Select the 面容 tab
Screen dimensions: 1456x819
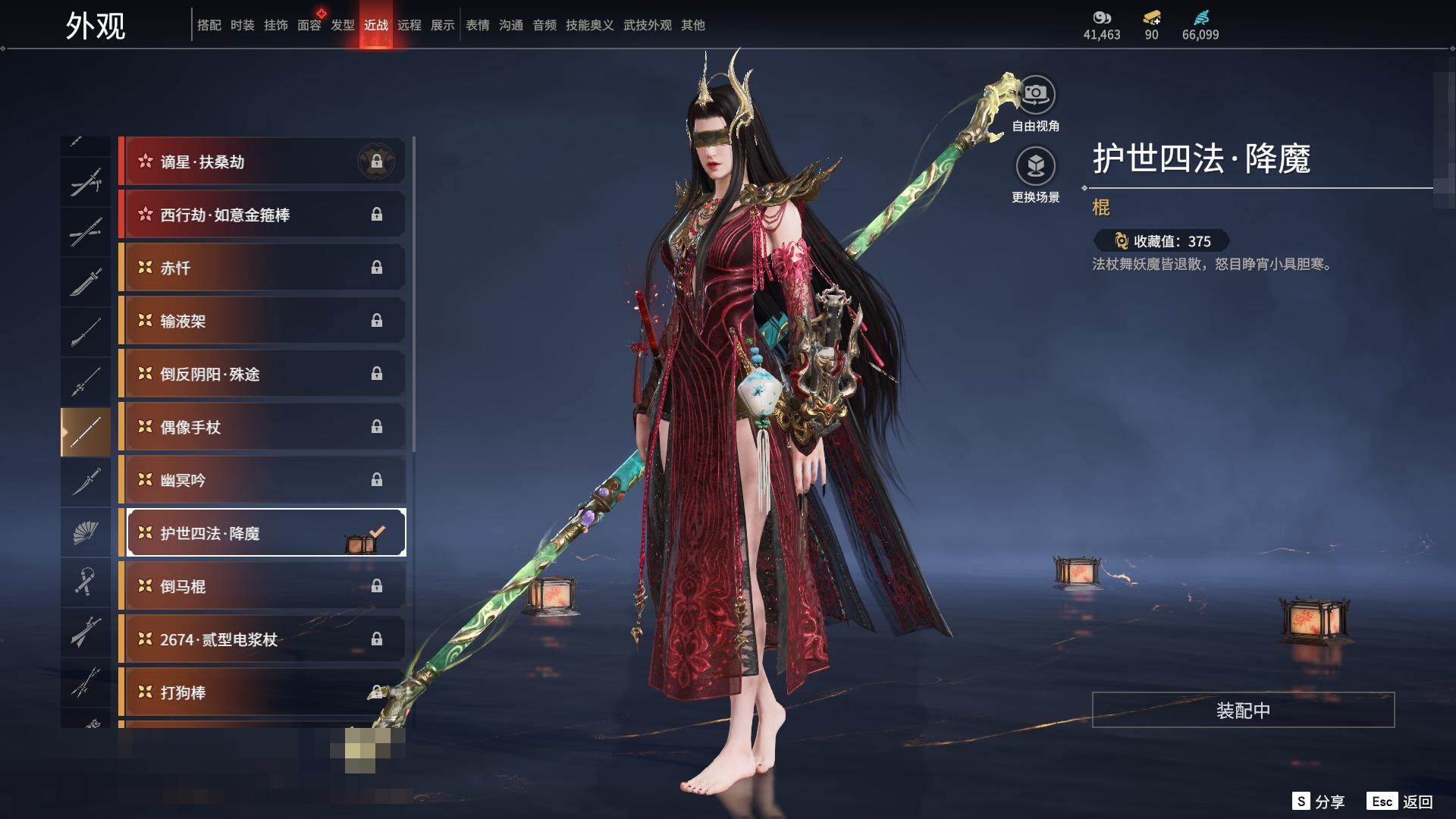tap(309, 25)
